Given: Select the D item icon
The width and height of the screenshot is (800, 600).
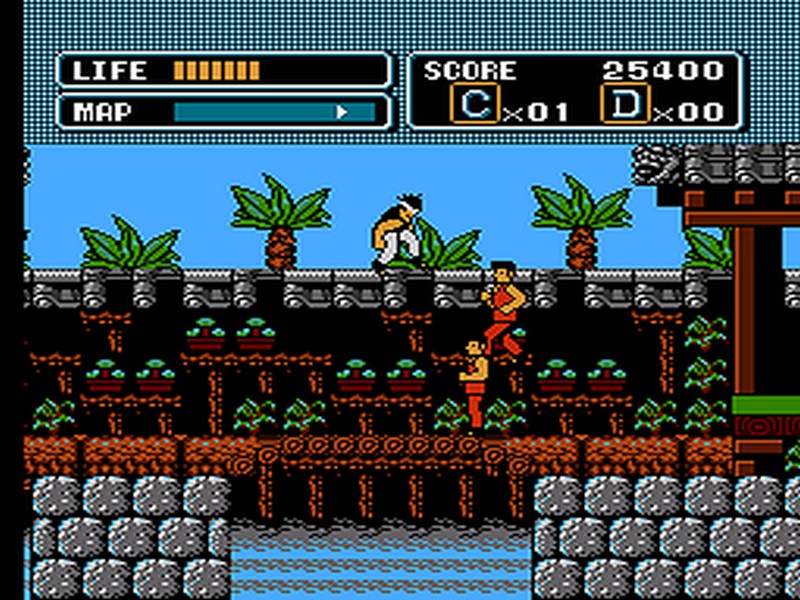Looking at the screenshot, I should [x=625, y=103].
